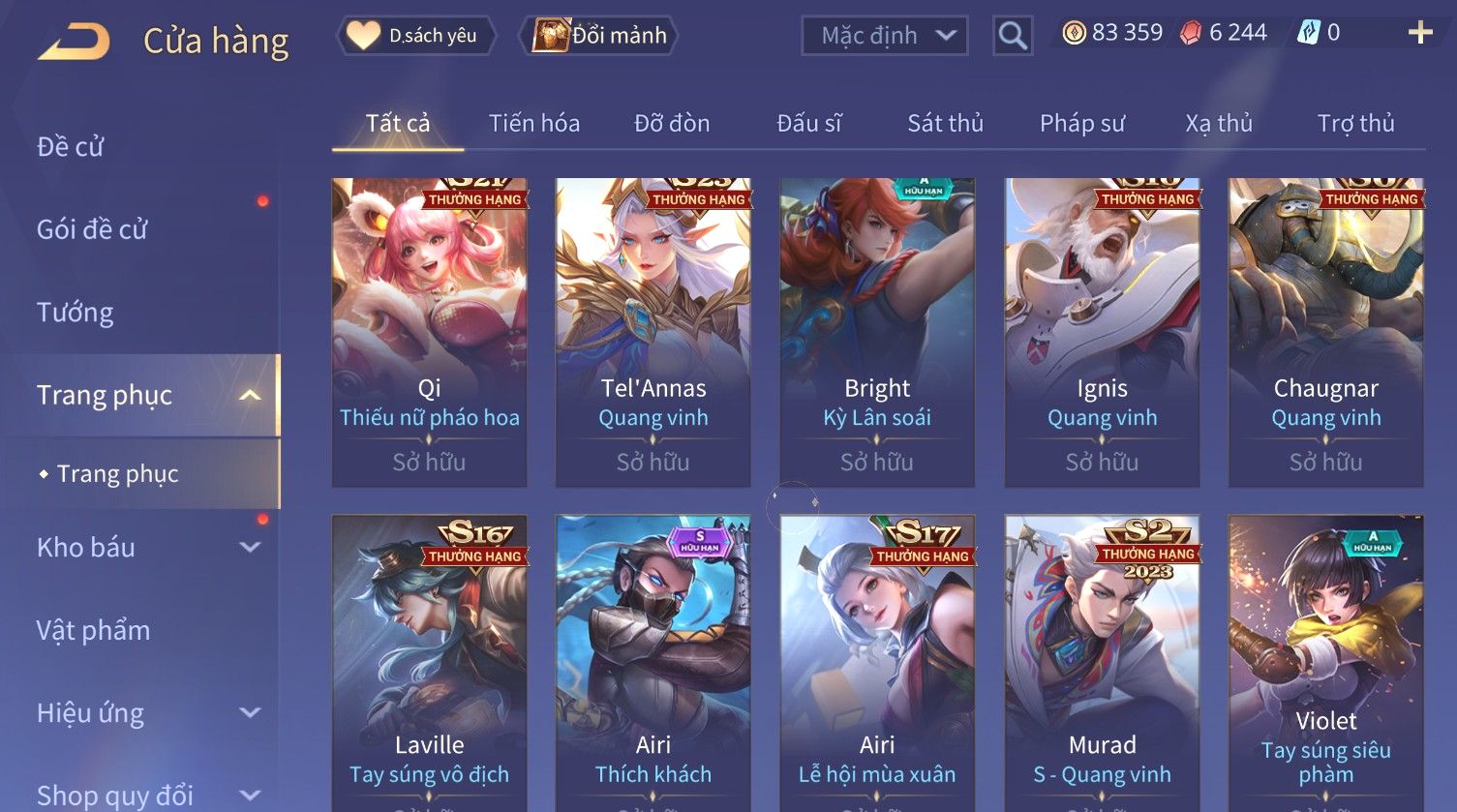Open the Trợ thủ tab
1457x812 pixels.
[1355, 124]
